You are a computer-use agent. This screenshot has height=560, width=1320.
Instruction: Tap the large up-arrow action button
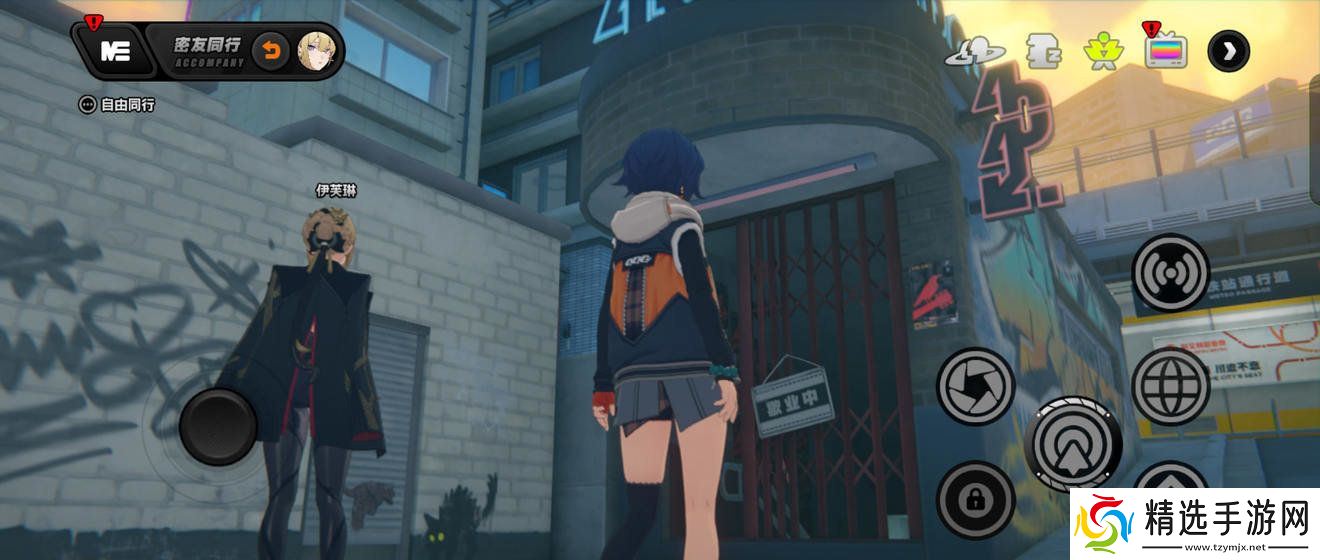[x=1073, y=441]
